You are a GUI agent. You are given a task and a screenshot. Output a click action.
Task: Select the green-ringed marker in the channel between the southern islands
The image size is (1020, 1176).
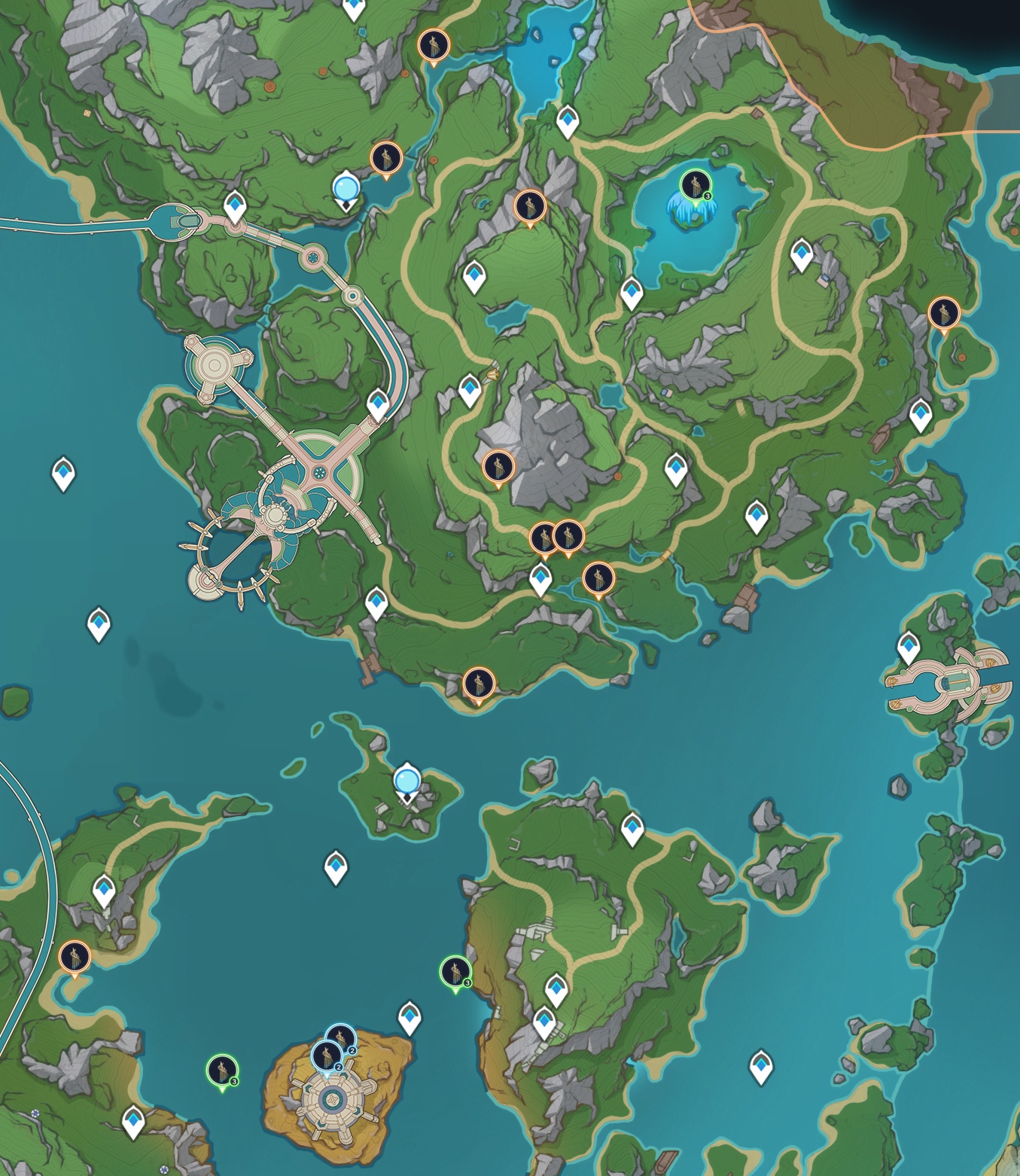[455, 971]
